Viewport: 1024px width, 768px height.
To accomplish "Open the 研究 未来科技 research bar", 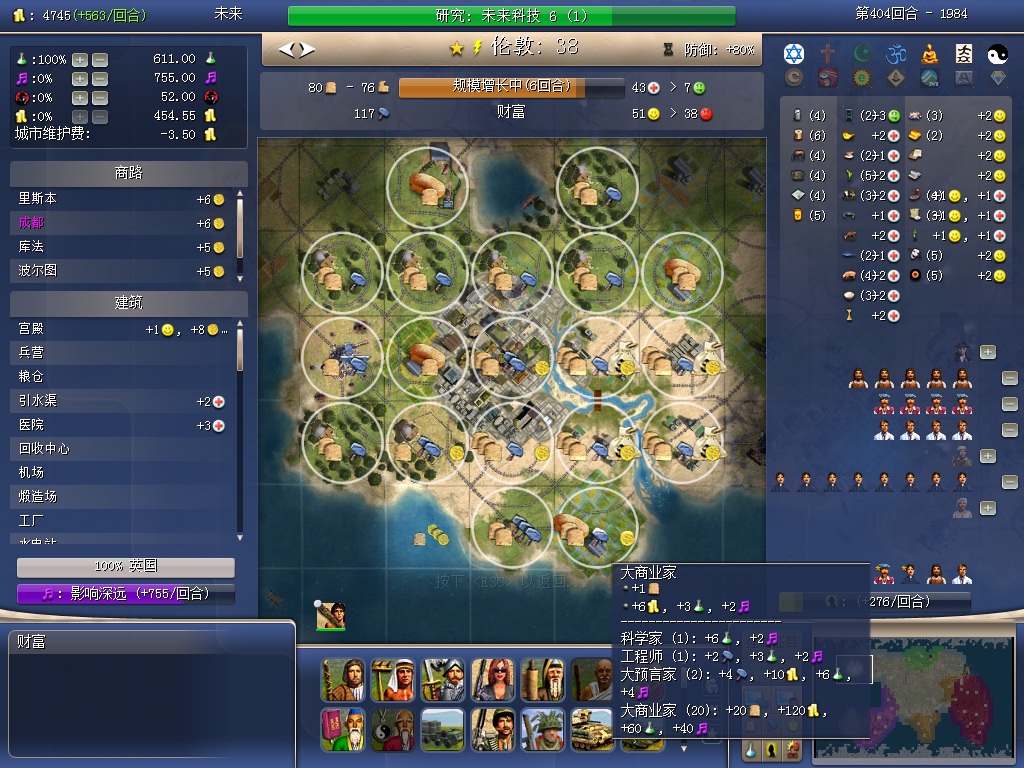I will [511, 16].
